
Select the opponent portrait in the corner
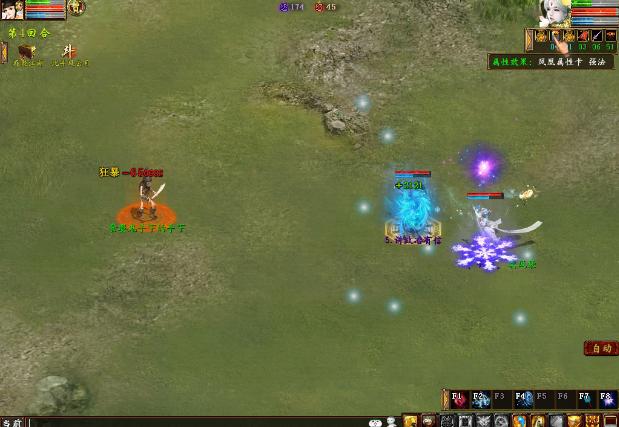tap(12, 11)
